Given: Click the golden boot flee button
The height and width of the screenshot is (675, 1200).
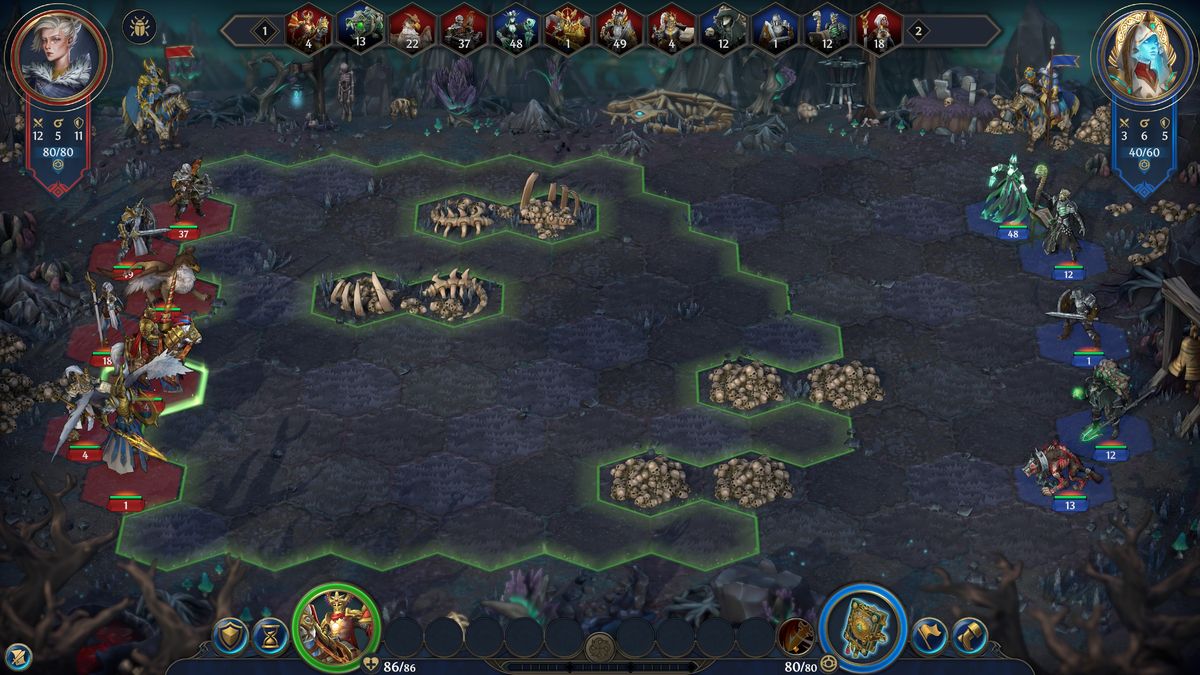Looking at the screenshot, I should point(969,636).
